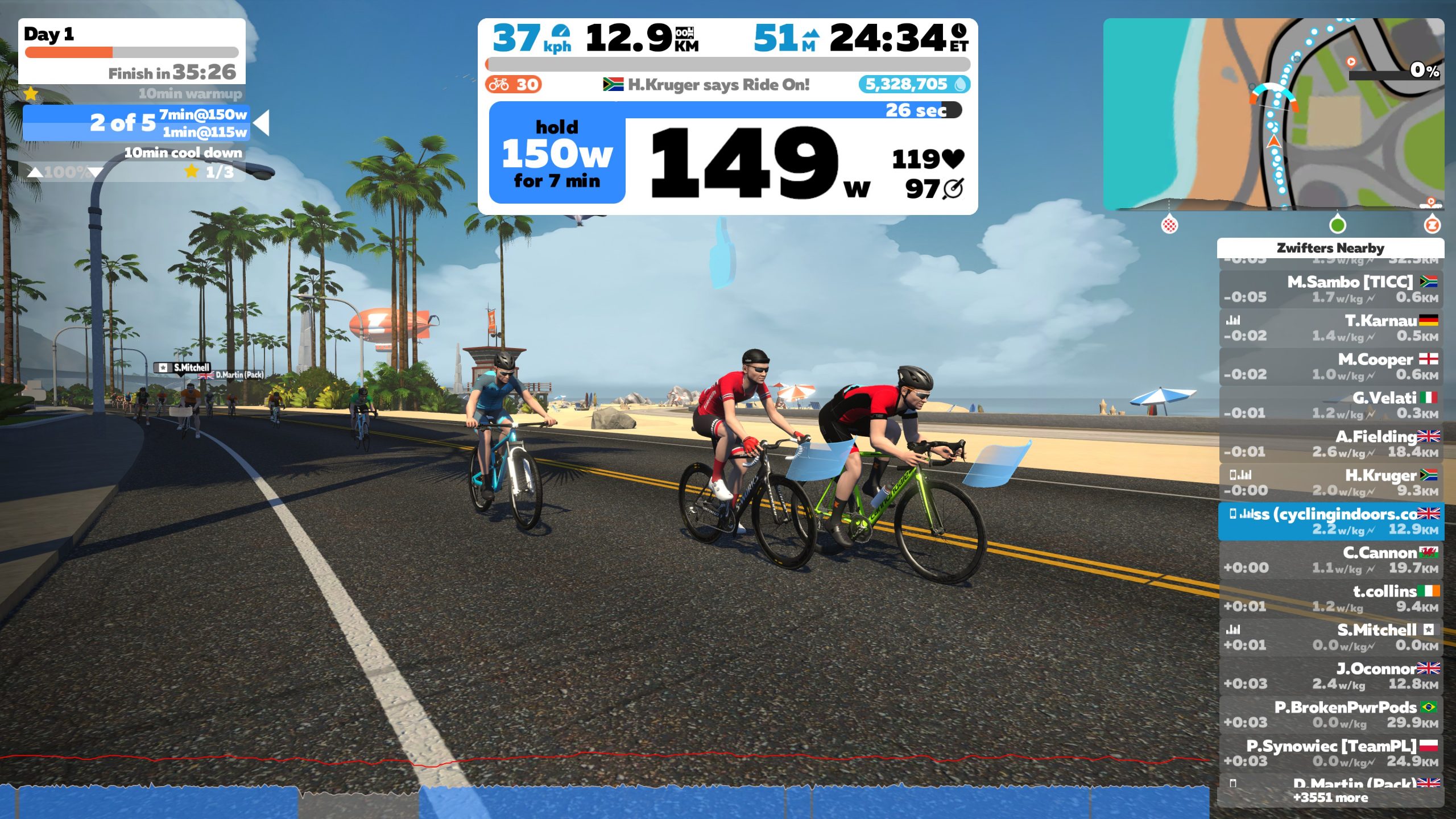Select M.Sambo [TICC] in Zwifters Nearby

[1330, 289]
